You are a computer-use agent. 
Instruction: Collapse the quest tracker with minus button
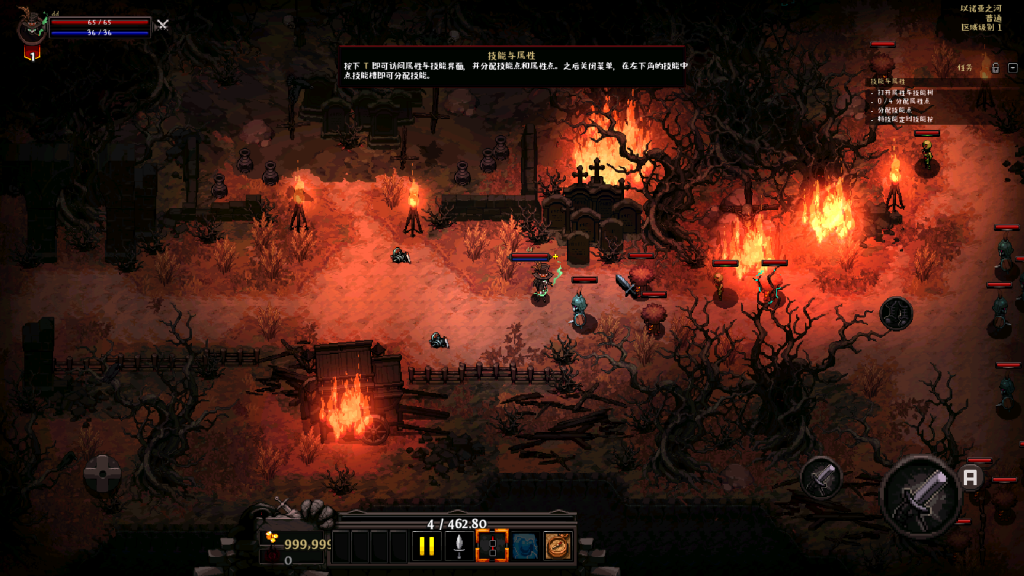pos(1013,68)
